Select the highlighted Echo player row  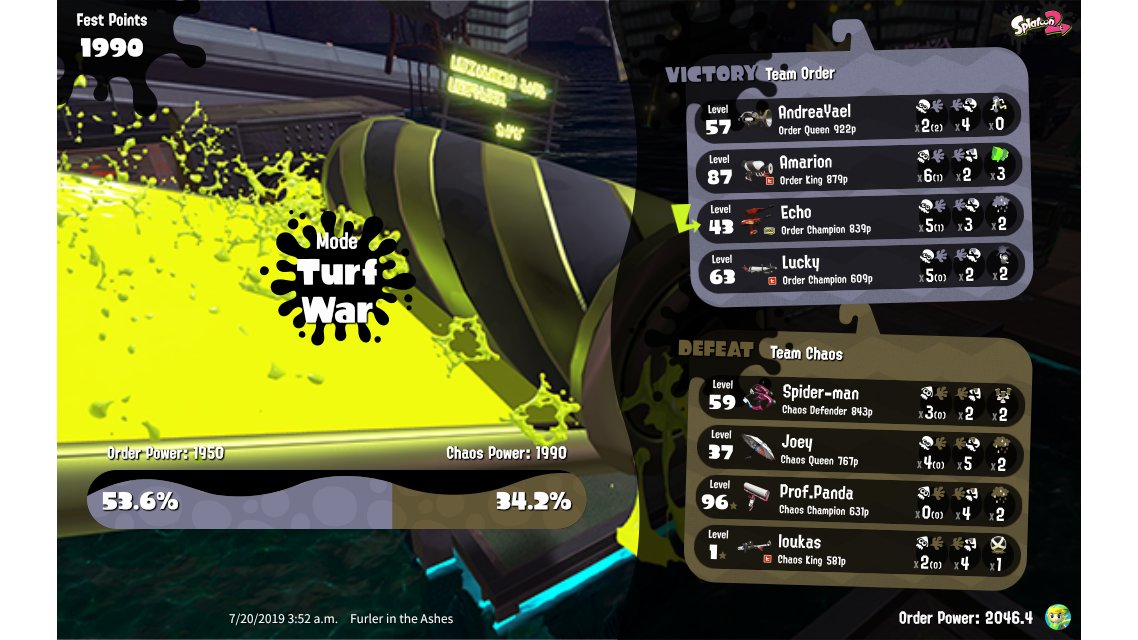[x=858, y=218]
